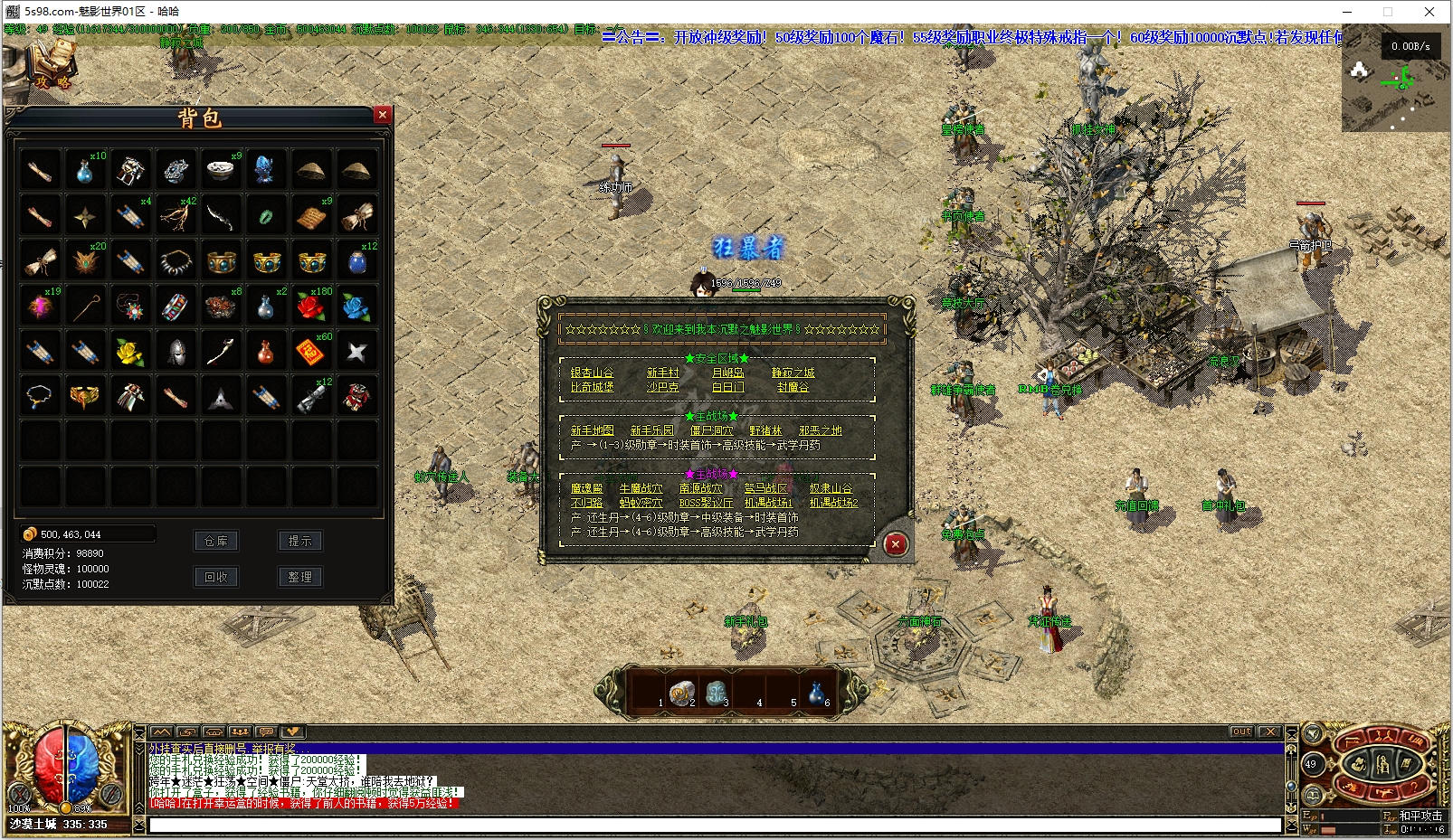
Task: Enter the BOSS聚议厅 map
Action: 706,503
